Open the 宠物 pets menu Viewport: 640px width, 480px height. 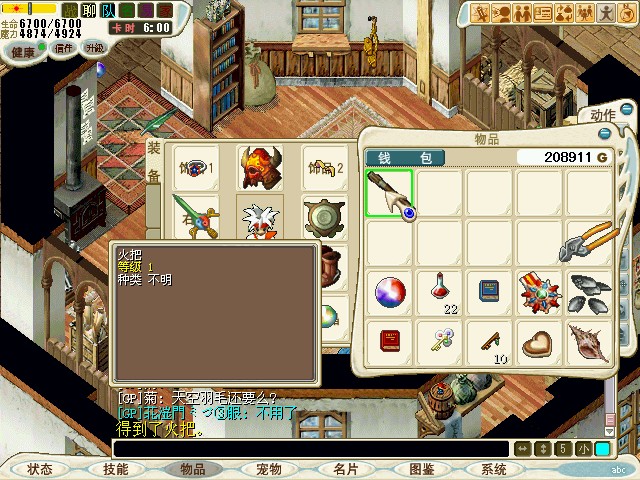[268, 469]
